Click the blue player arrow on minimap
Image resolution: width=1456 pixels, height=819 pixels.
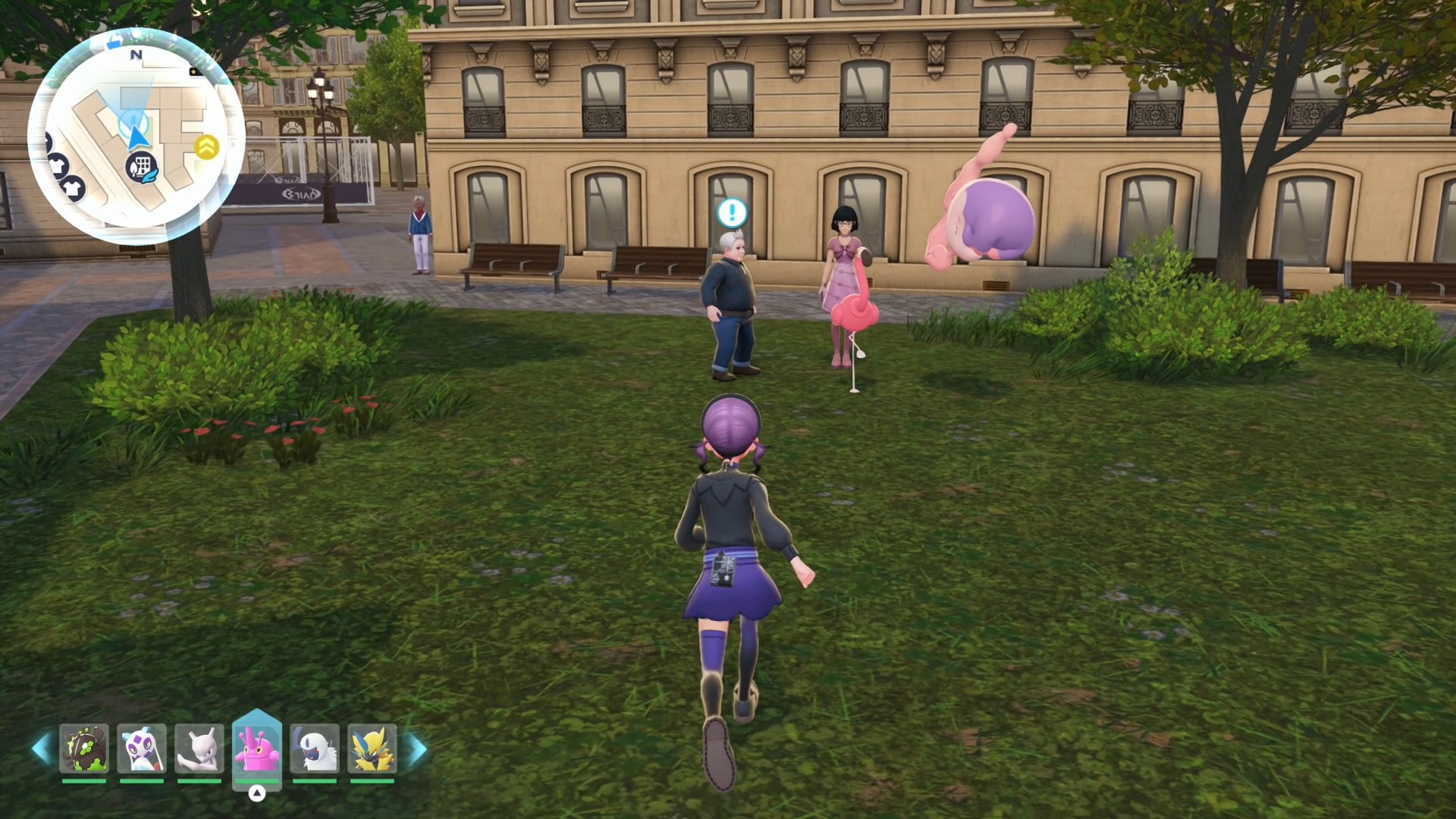[x=137, y=136]
